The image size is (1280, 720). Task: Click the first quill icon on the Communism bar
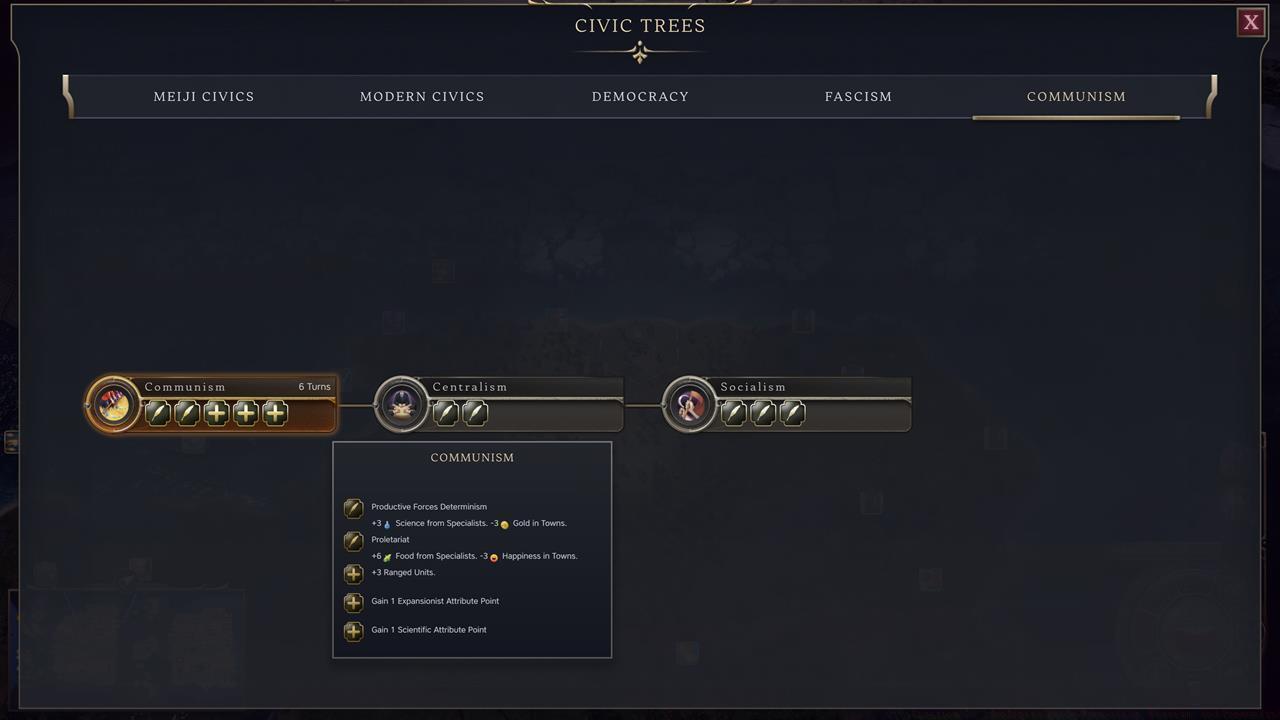tap(157, 413)
